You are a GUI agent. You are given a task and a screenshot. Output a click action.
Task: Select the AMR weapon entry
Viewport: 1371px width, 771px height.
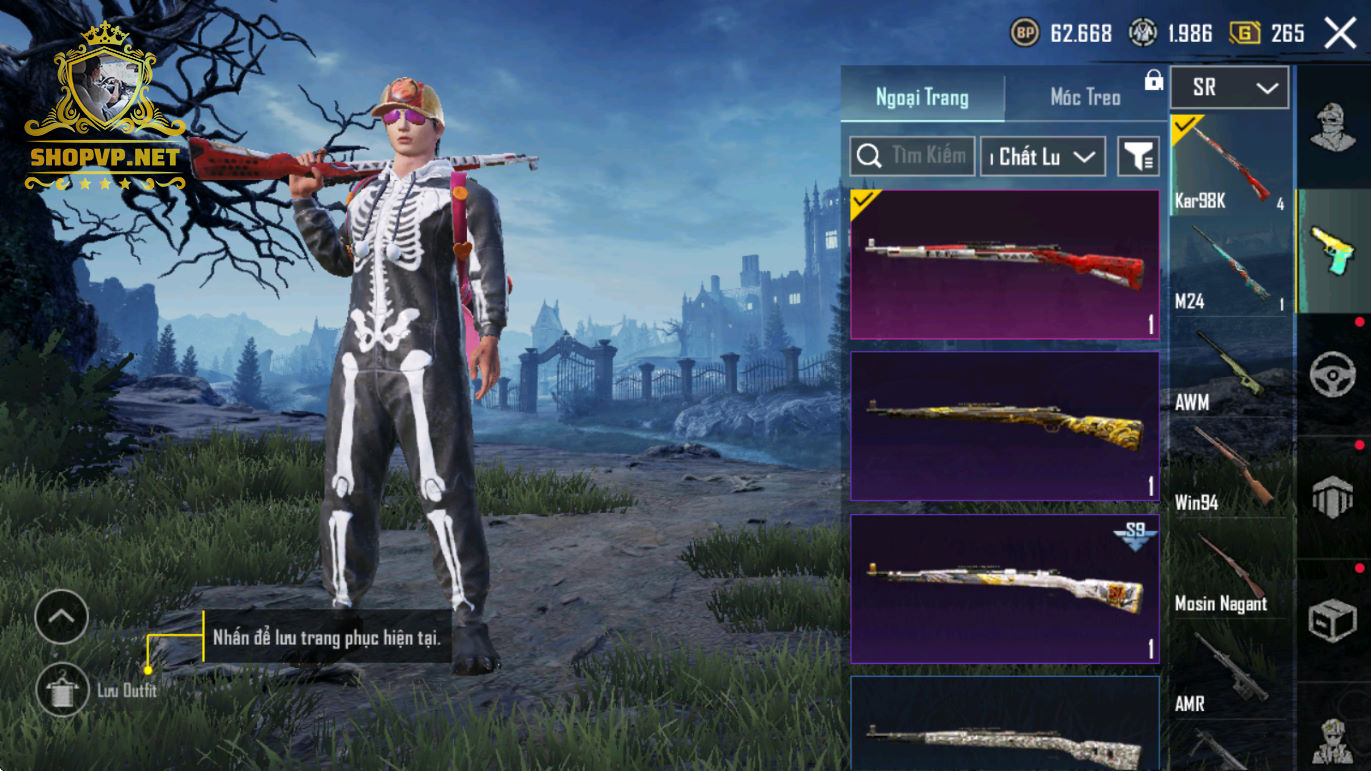point(1230,672)
